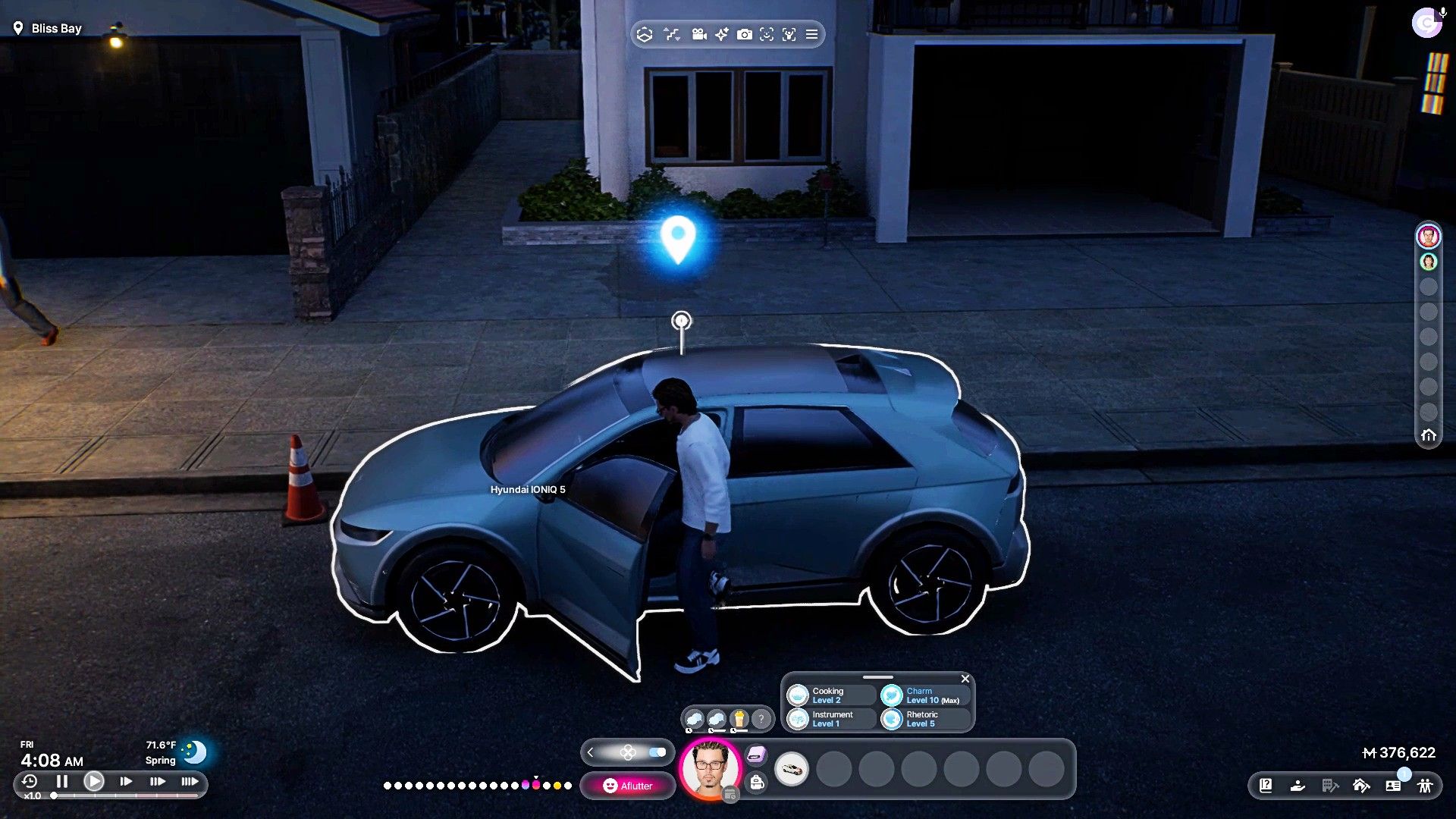Viewport: 1456px width, 819px height.
Task: Open the character's backpack inventory
Action: (x=757, y=783)
